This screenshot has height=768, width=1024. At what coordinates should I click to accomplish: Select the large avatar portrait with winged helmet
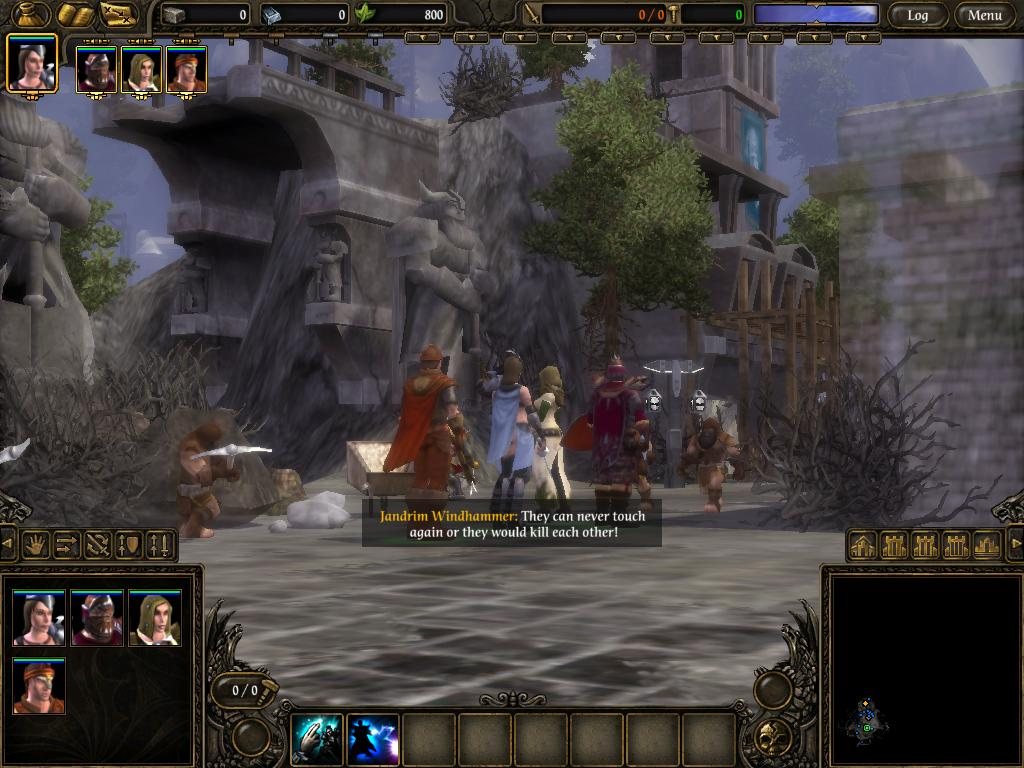[31, 64]
